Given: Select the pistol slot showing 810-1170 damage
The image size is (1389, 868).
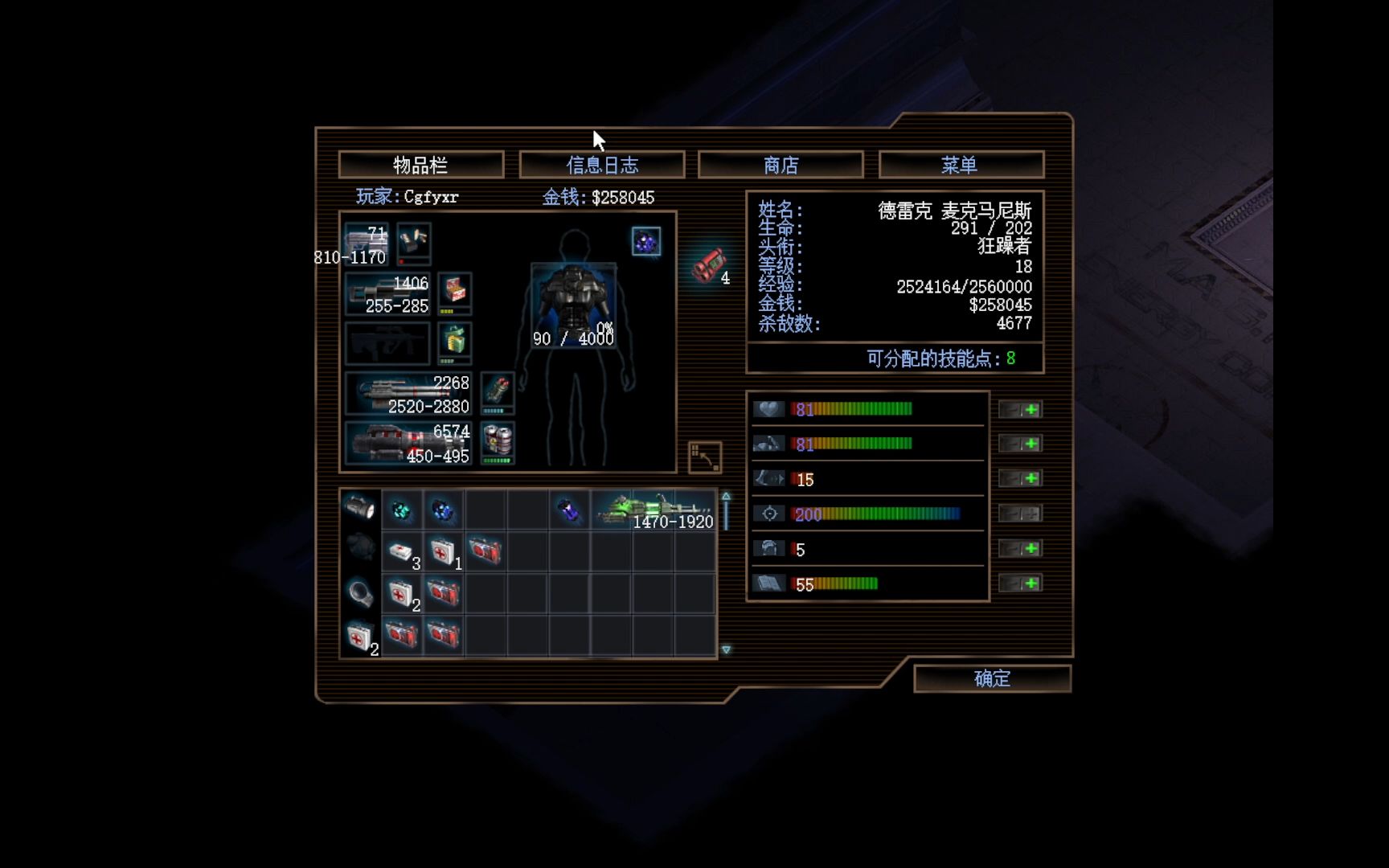Looking at the screenshot, I should tap(367, 241).
